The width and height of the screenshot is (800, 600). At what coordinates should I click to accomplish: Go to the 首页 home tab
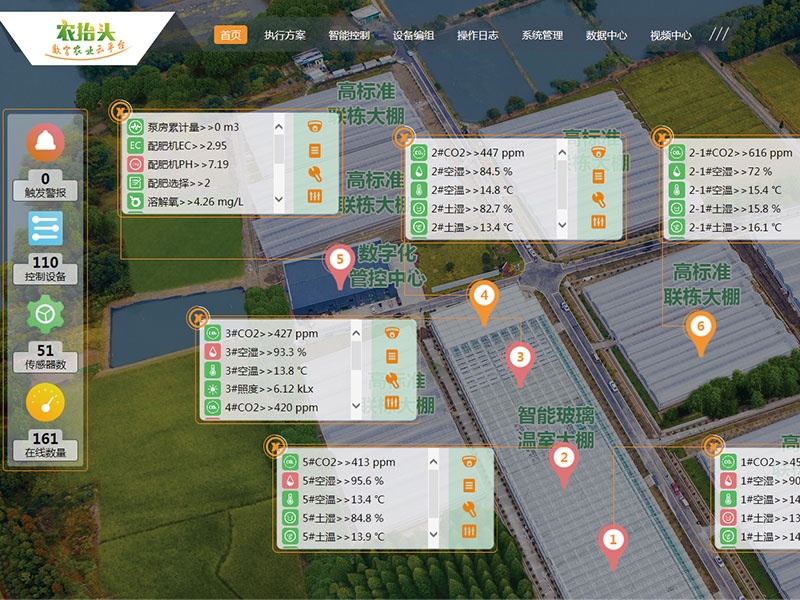(230, 35)
